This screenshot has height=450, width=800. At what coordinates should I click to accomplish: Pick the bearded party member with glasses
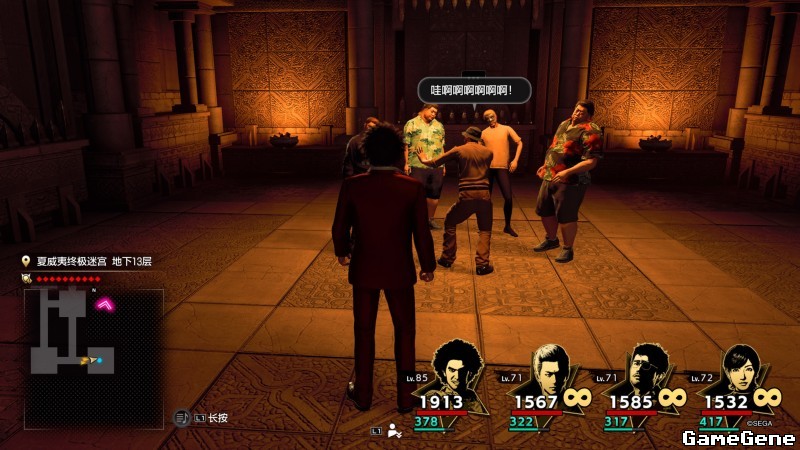(643, 370)
